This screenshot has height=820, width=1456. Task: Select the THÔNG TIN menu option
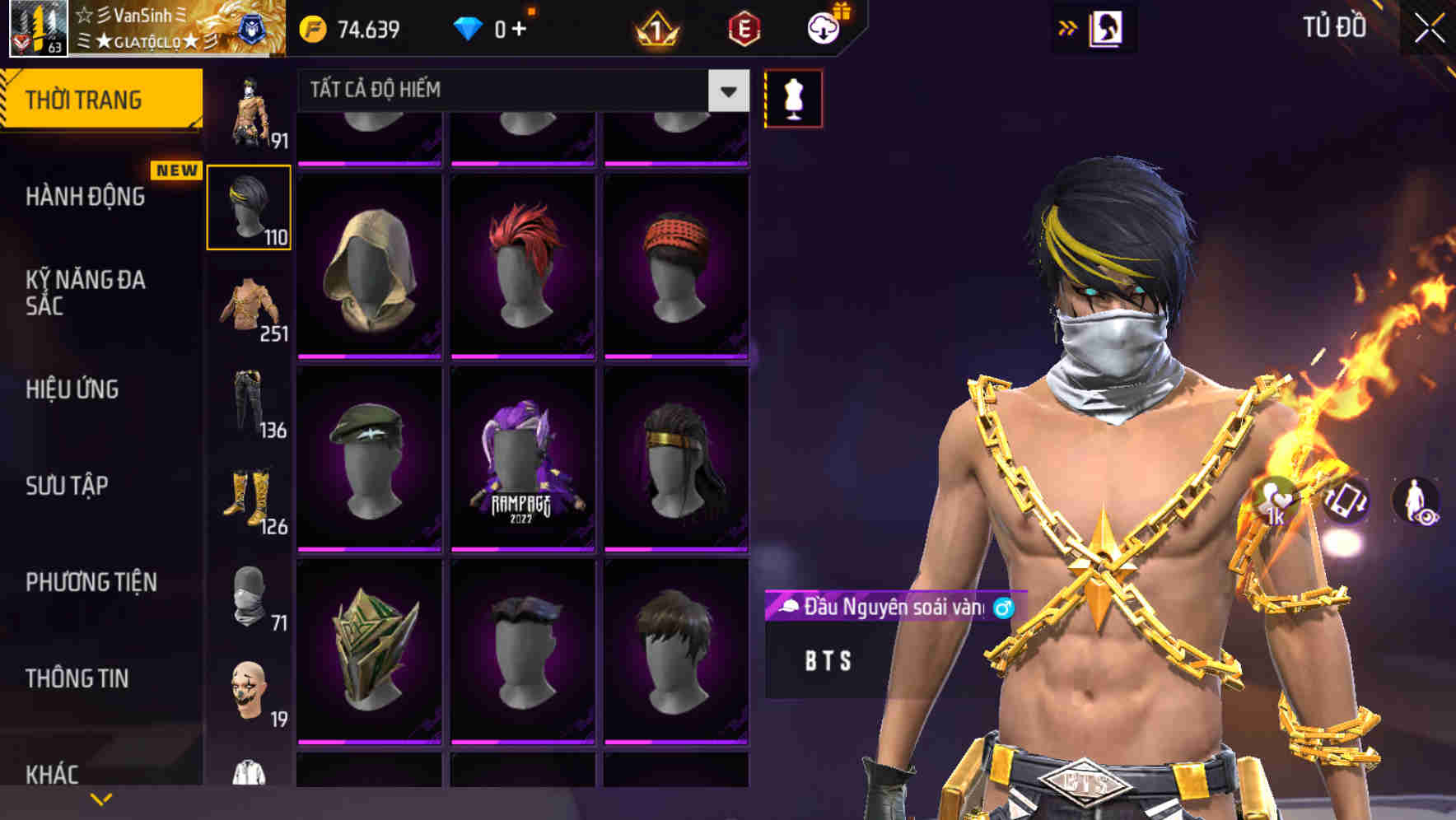pyautogui.click(x=76, y=678)
